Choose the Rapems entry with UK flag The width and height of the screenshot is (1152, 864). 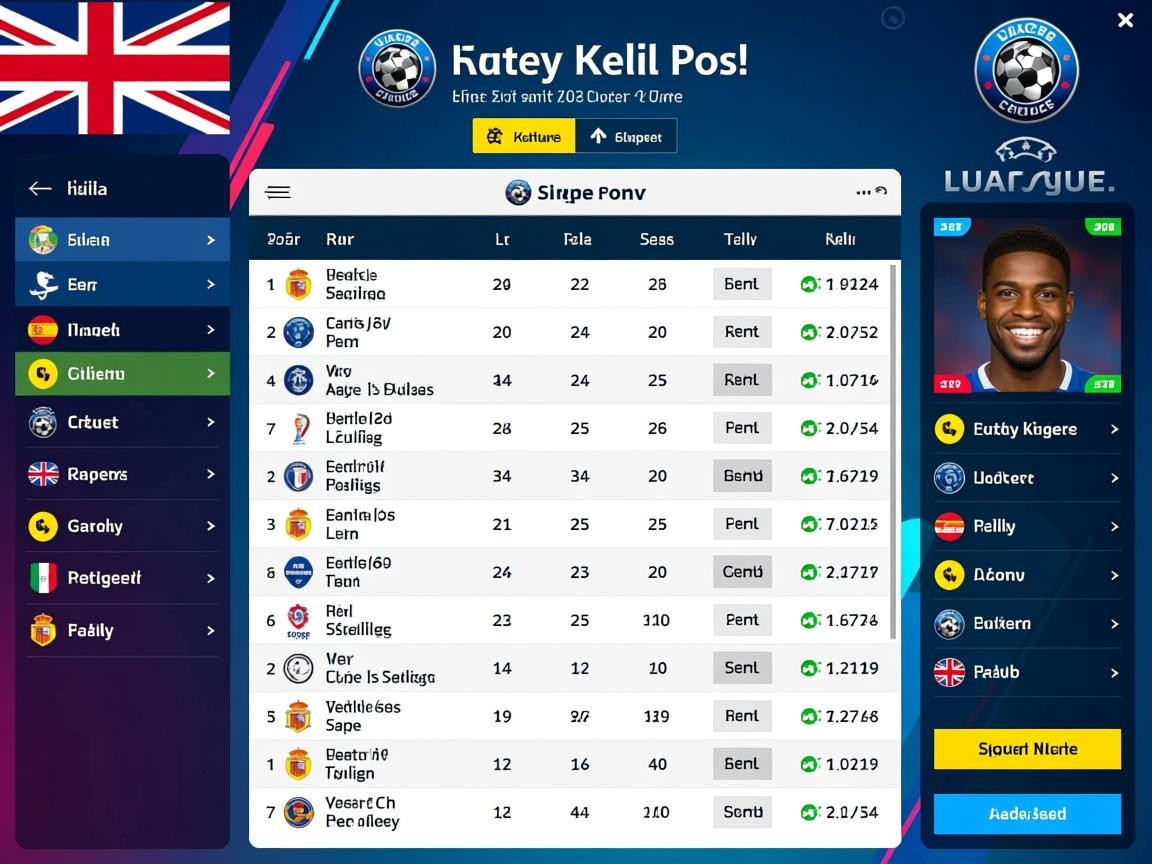click(x=122, y=474)
